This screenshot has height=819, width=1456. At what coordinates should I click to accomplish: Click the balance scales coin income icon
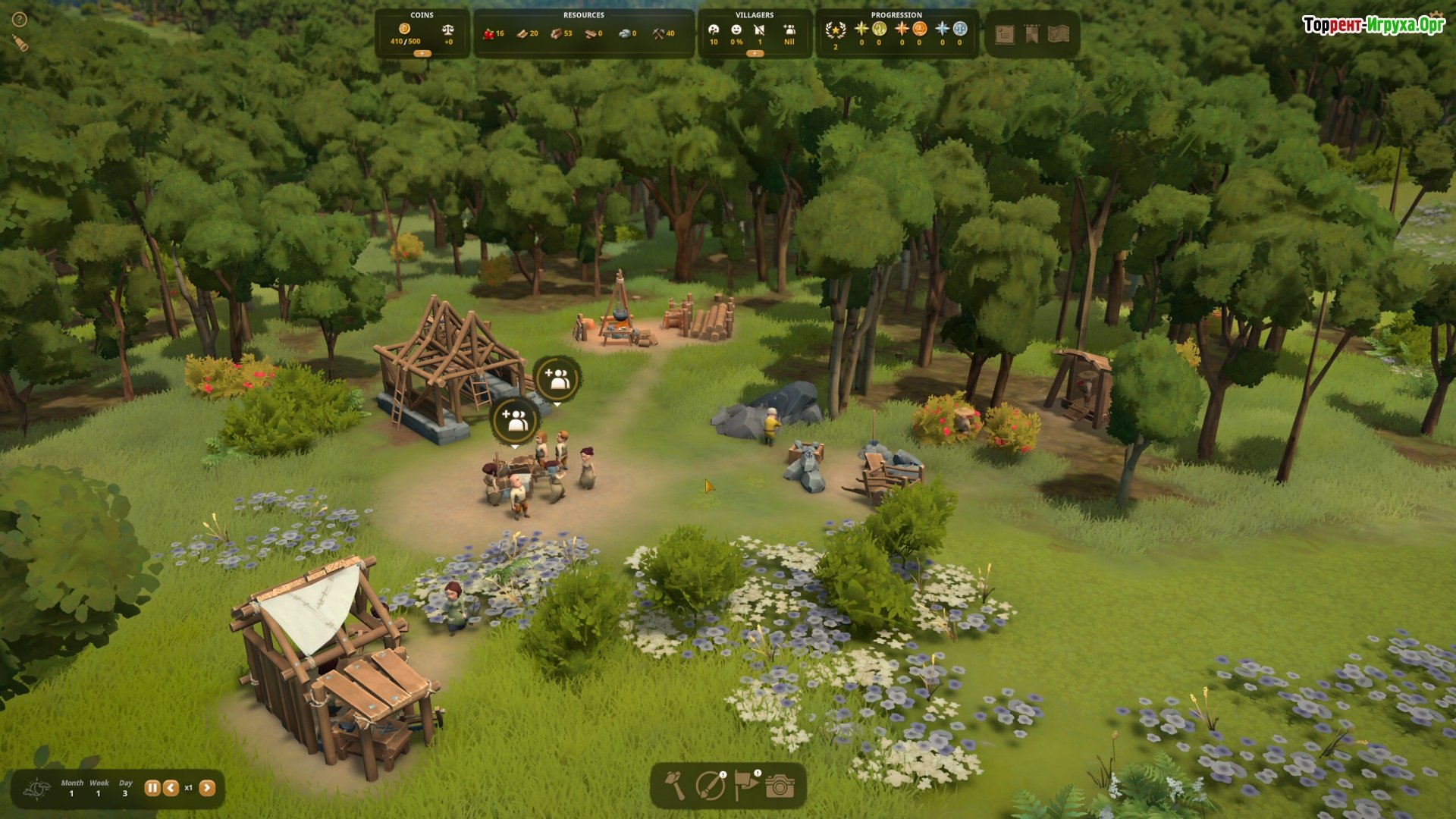click(448, 30)
